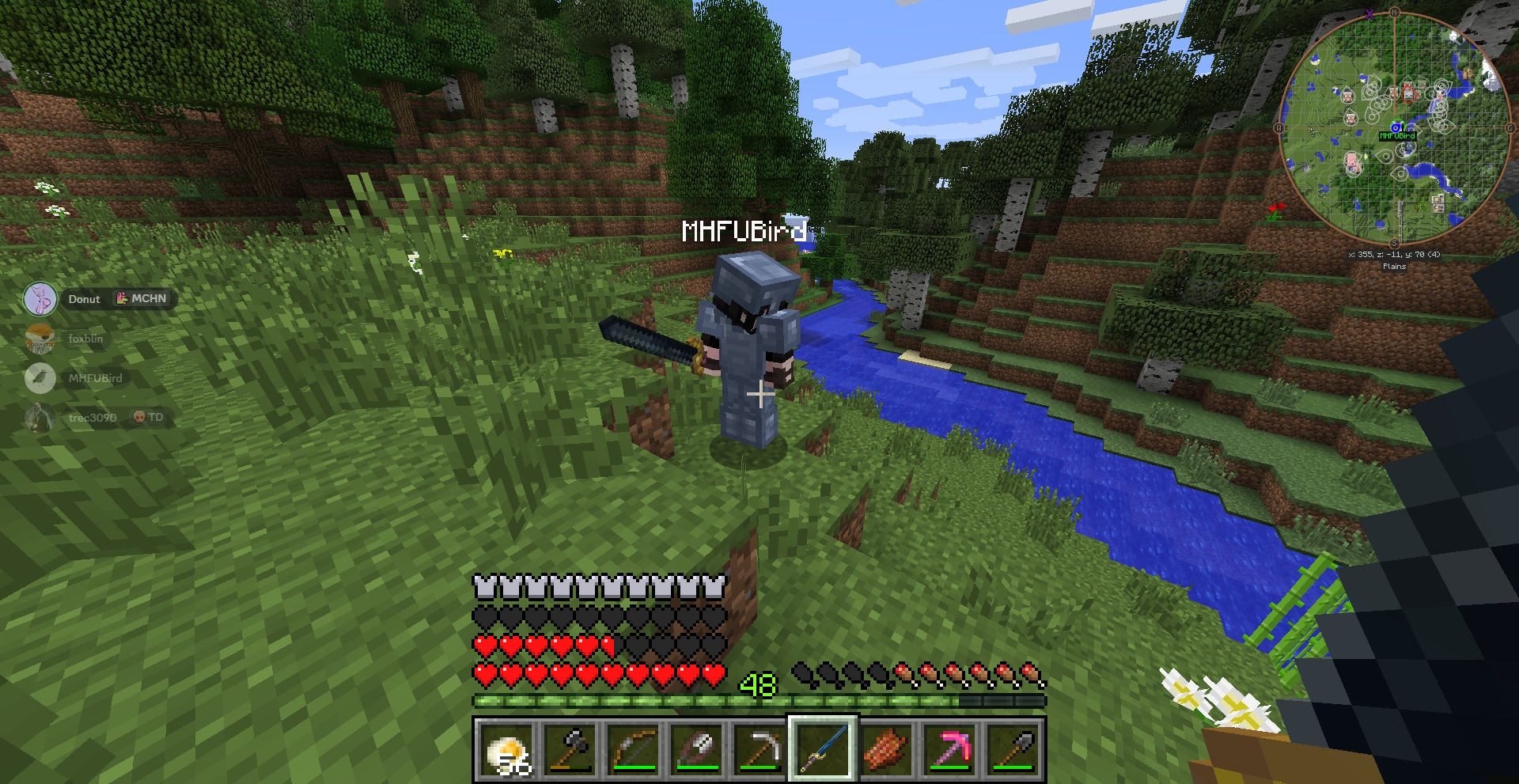The image size is (1519, 784).
Task: Click foxblin in the voice overlay
Action: (85, 339)
